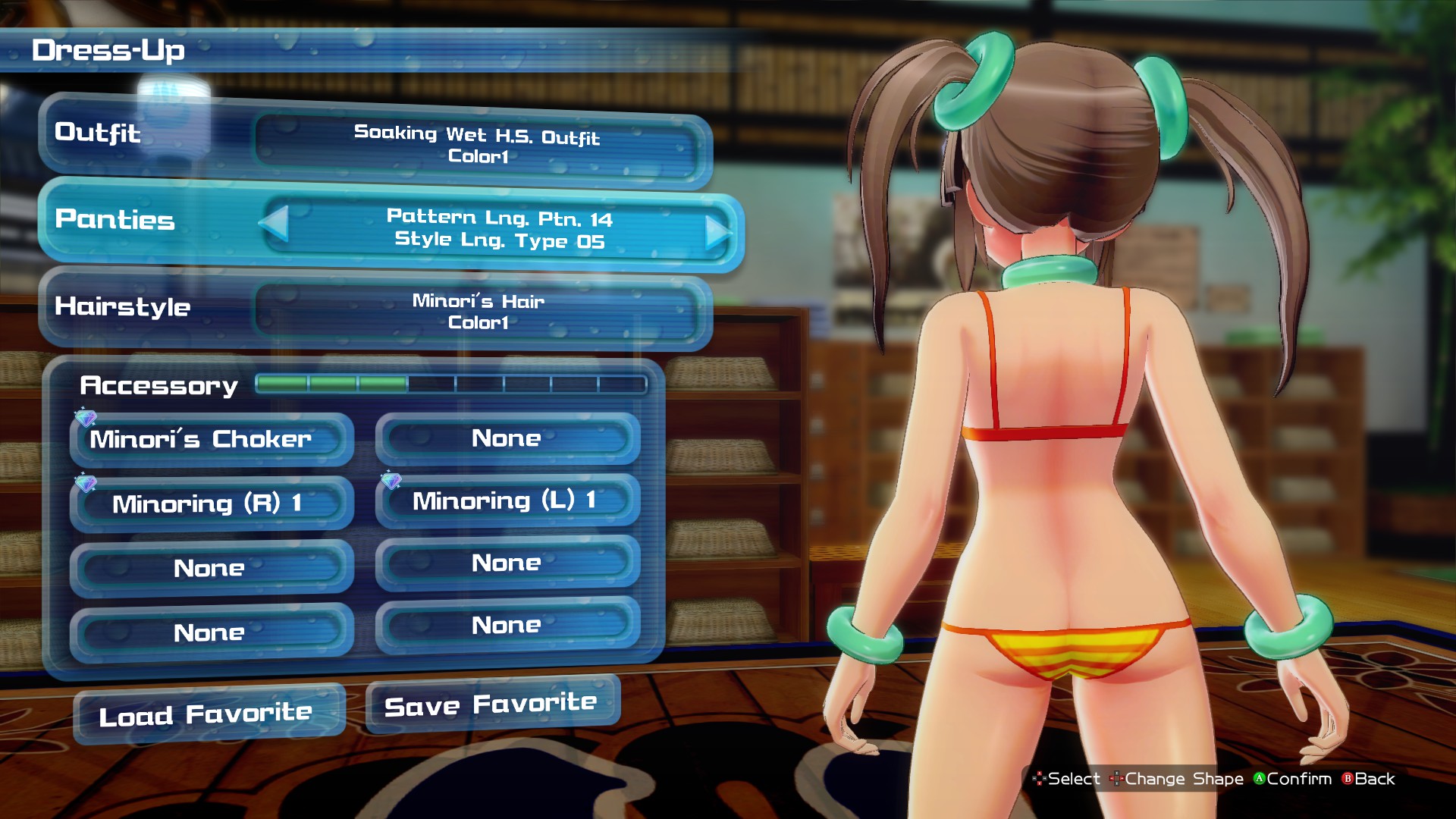
Task: Open the Hairstyle option
Action: [375, 310]
